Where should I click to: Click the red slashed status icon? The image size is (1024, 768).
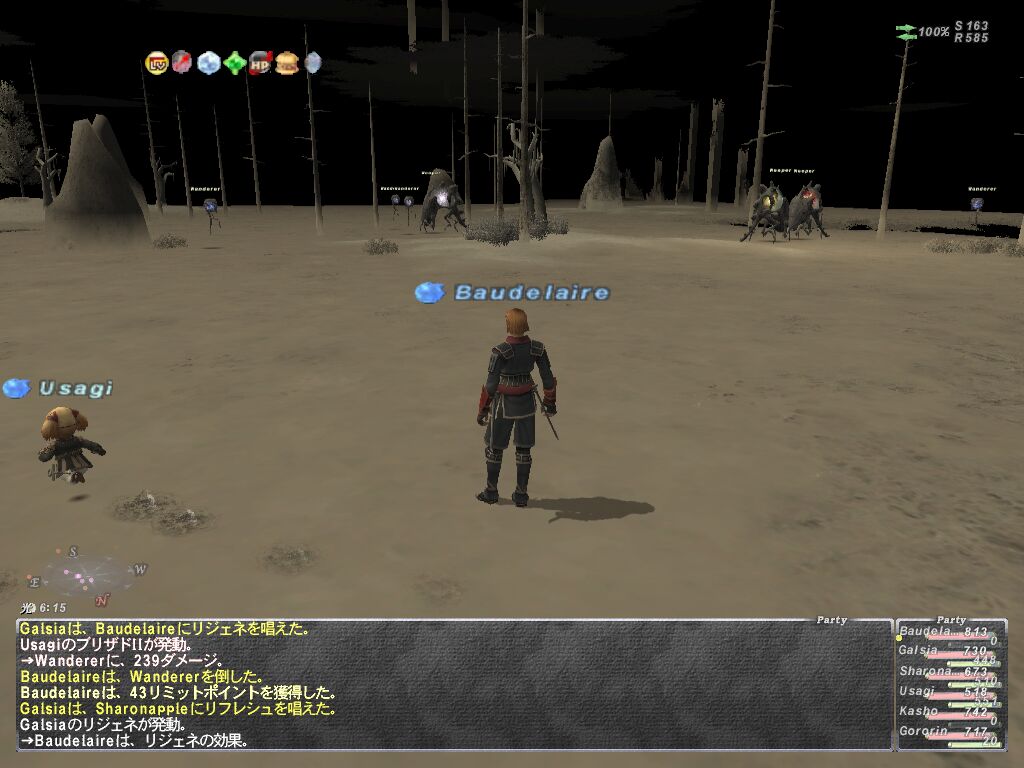[182, 63]
